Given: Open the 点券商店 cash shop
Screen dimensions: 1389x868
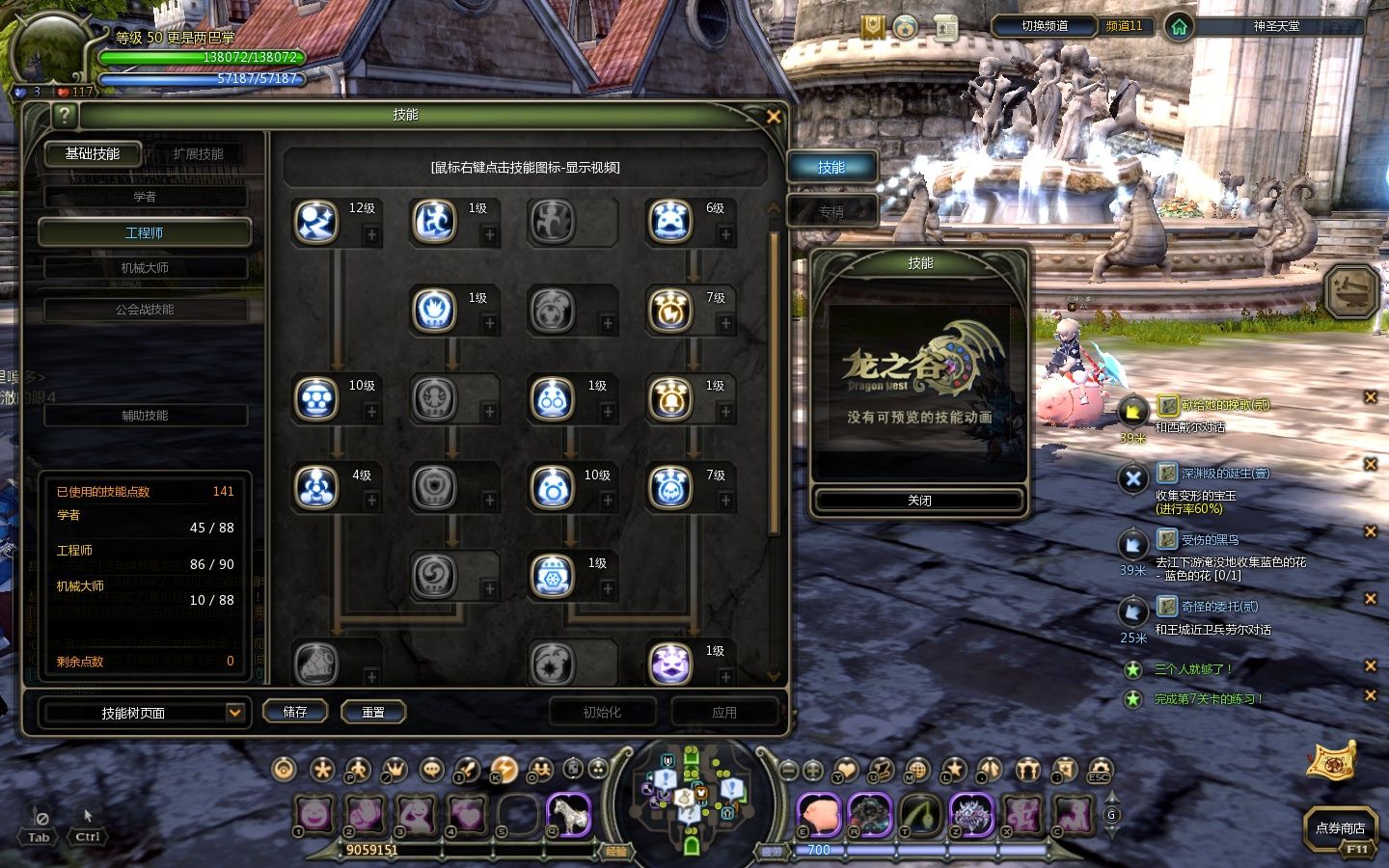Looking at the screenshot, I should pyautogui.click(x=1340, y=827).
